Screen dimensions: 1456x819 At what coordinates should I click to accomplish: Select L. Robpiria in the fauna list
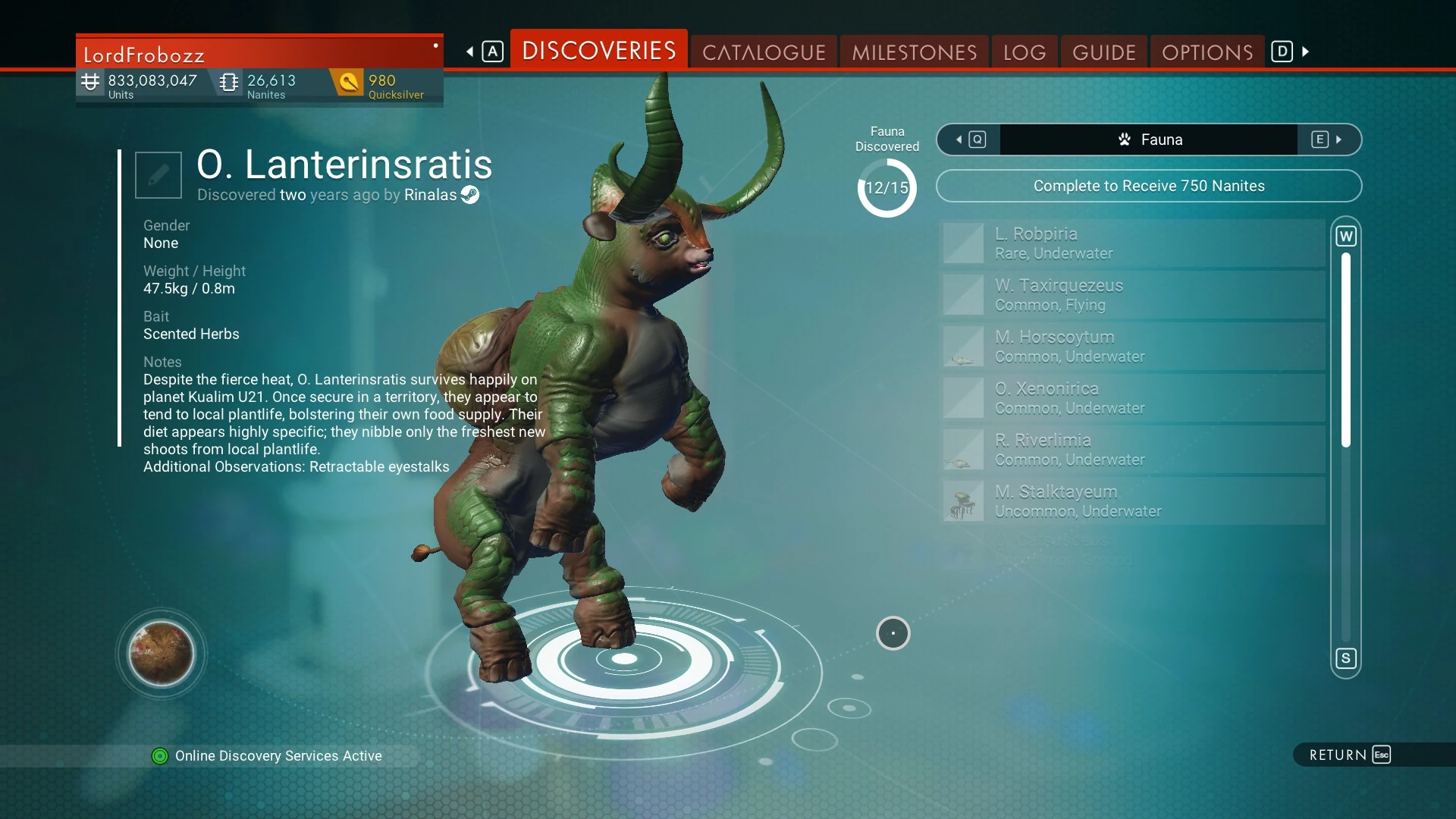click(x=1132, y=243)
